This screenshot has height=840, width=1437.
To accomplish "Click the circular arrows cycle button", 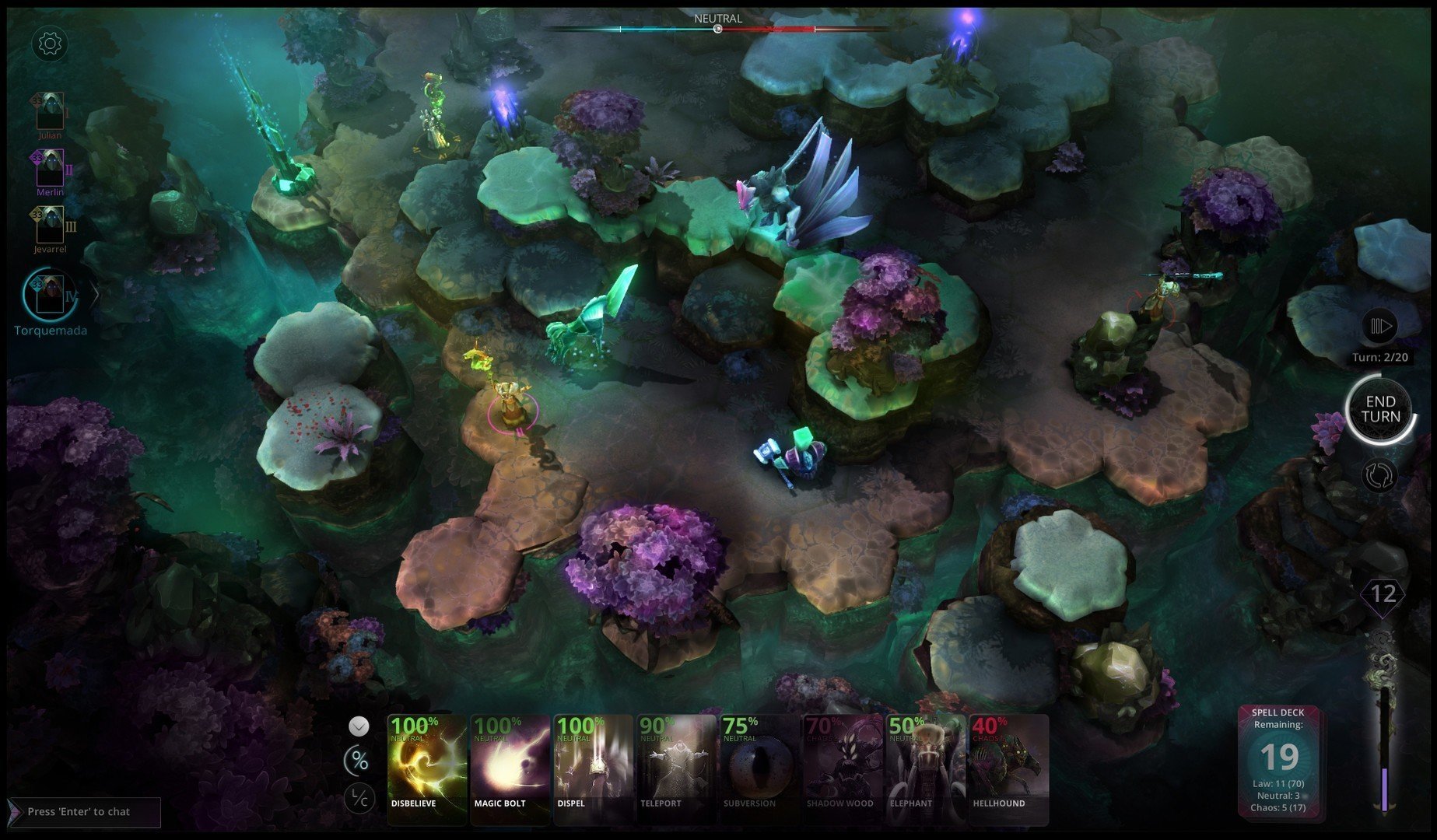I will coord(1380,476).
